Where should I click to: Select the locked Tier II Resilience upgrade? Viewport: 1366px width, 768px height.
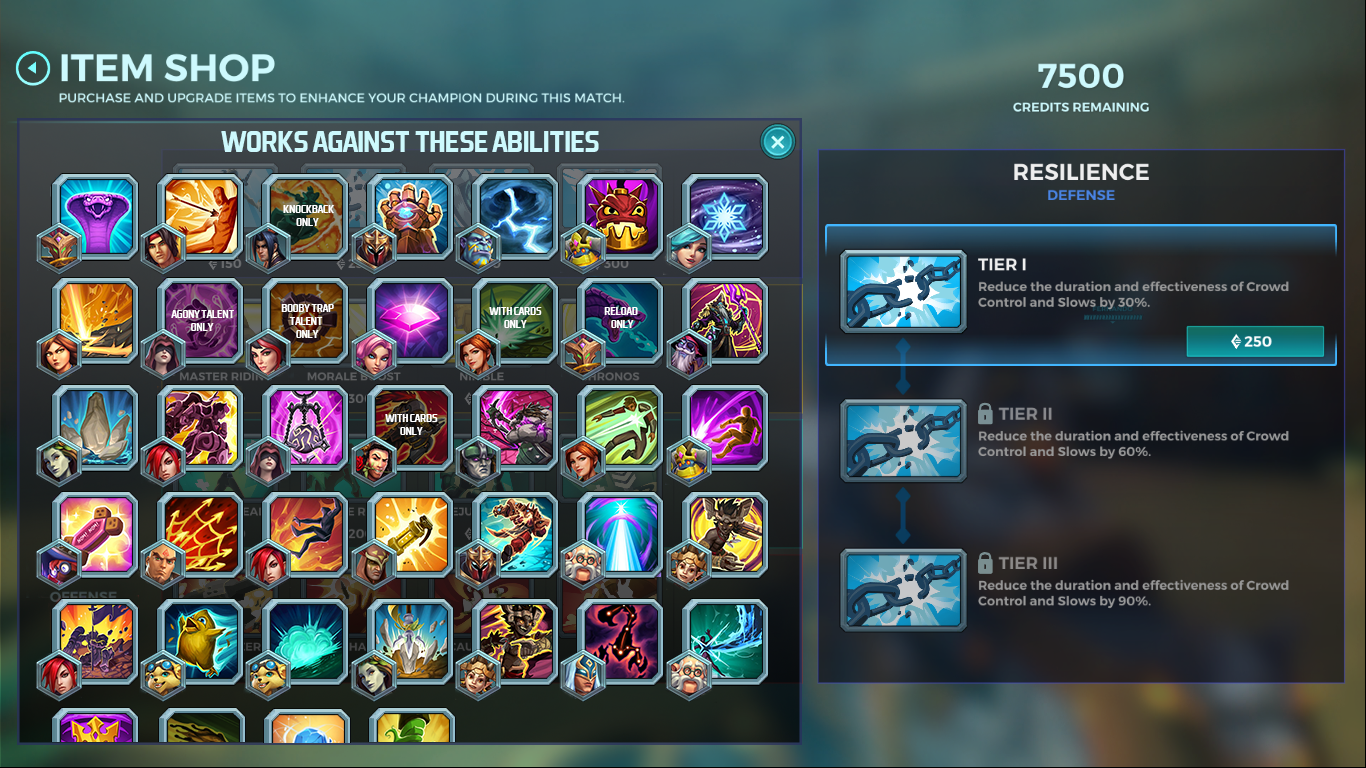(x=1081, y=440)
